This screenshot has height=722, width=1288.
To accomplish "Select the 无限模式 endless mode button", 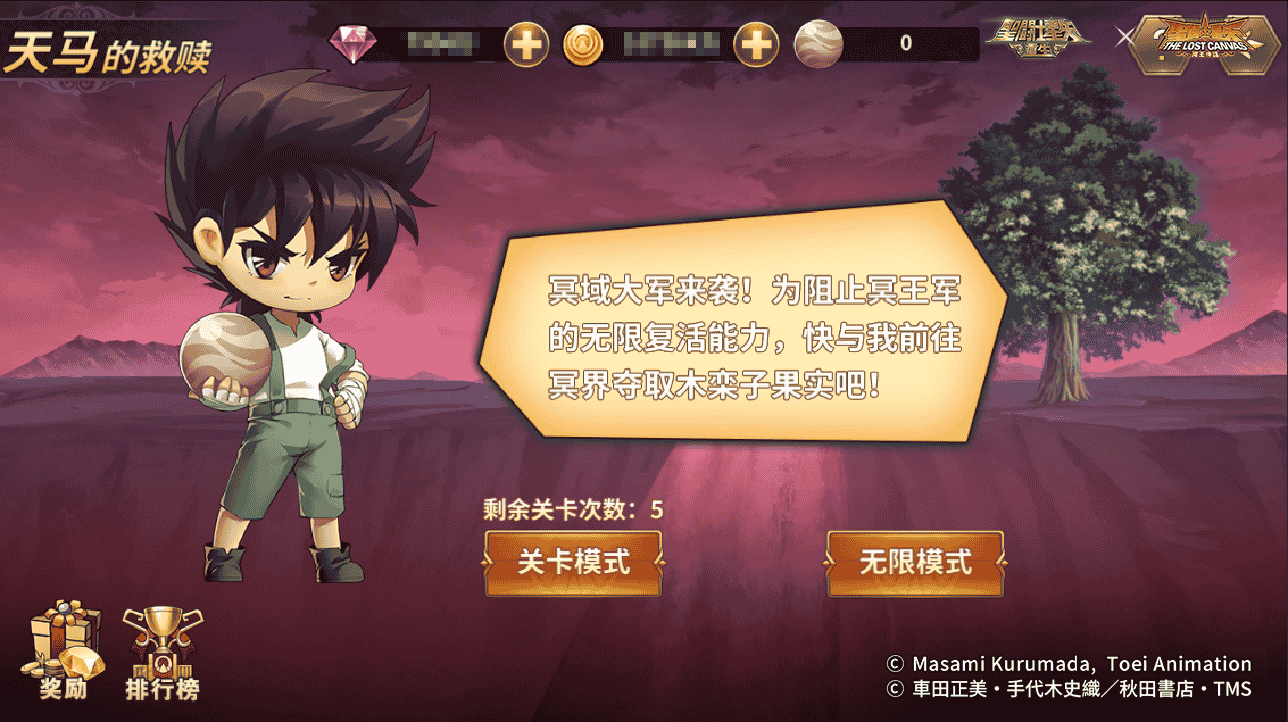I will point(914,563).
